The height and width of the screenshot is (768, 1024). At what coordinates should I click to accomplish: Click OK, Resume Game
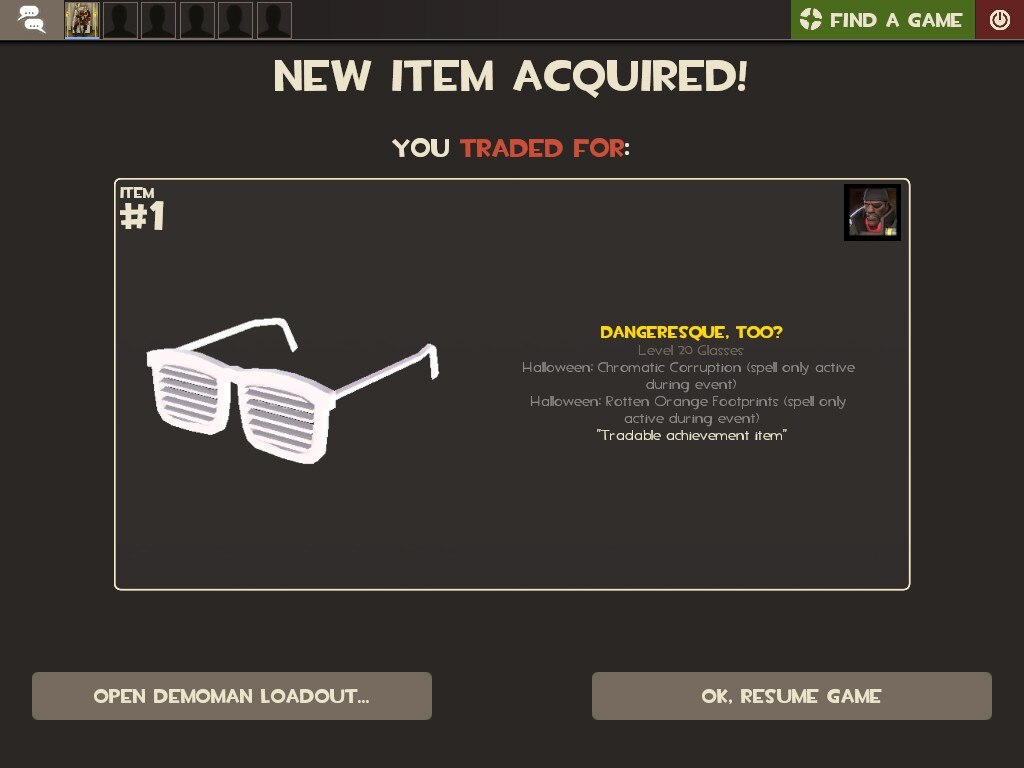791,696
